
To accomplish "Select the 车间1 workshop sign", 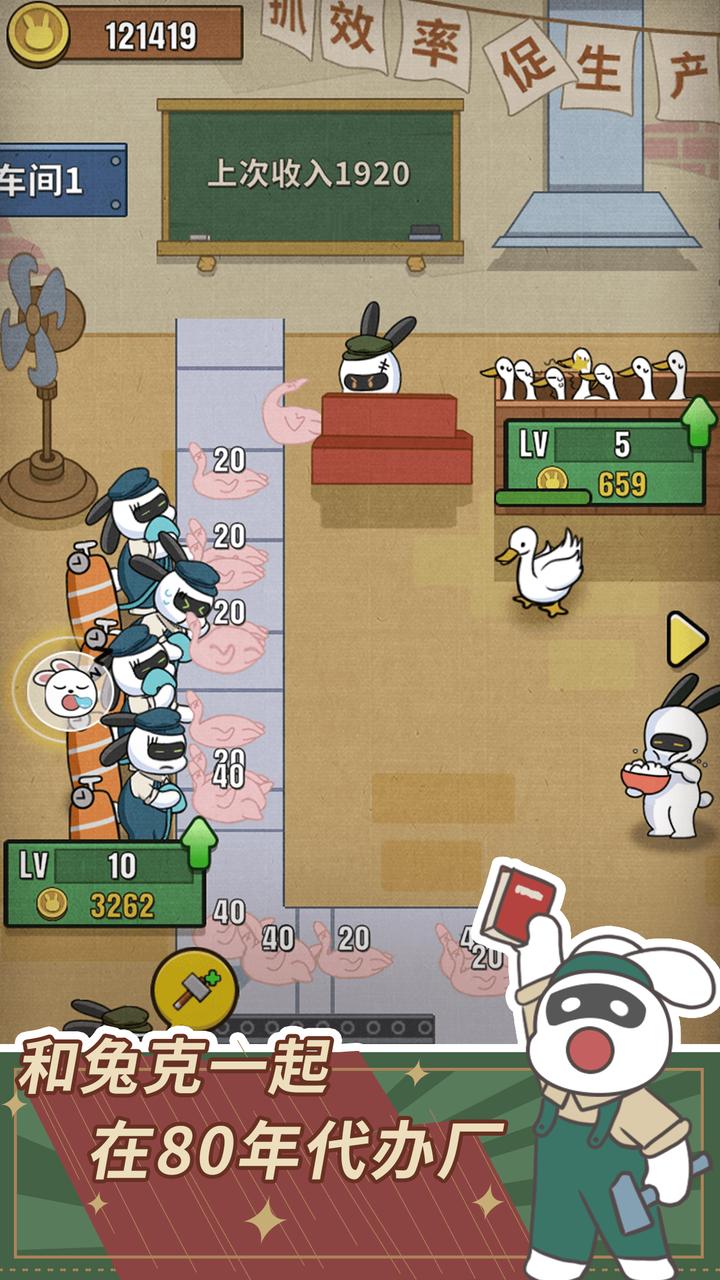I will (x=60, y=181).
